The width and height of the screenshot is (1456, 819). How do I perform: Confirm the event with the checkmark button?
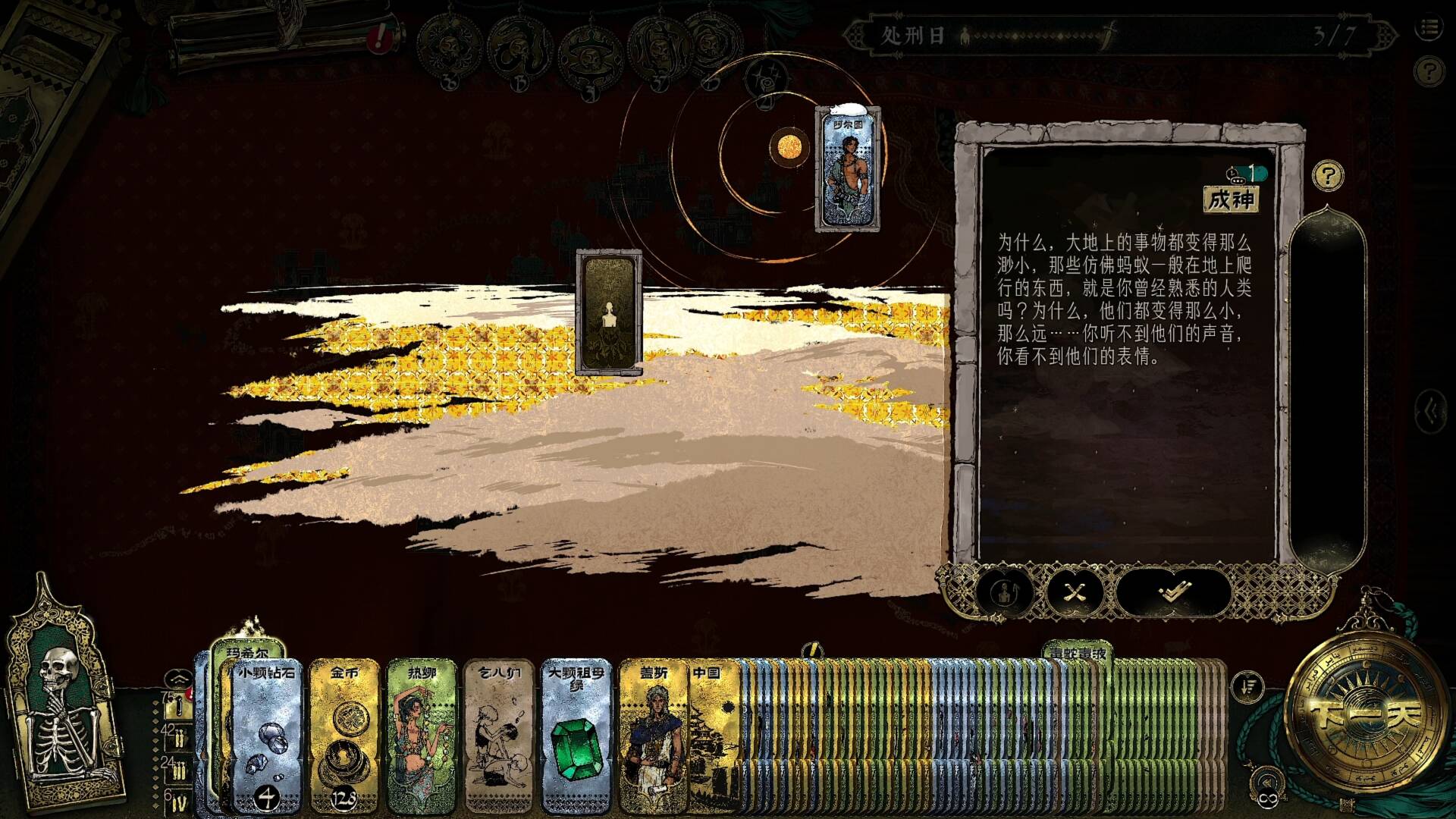[1172, 591]
